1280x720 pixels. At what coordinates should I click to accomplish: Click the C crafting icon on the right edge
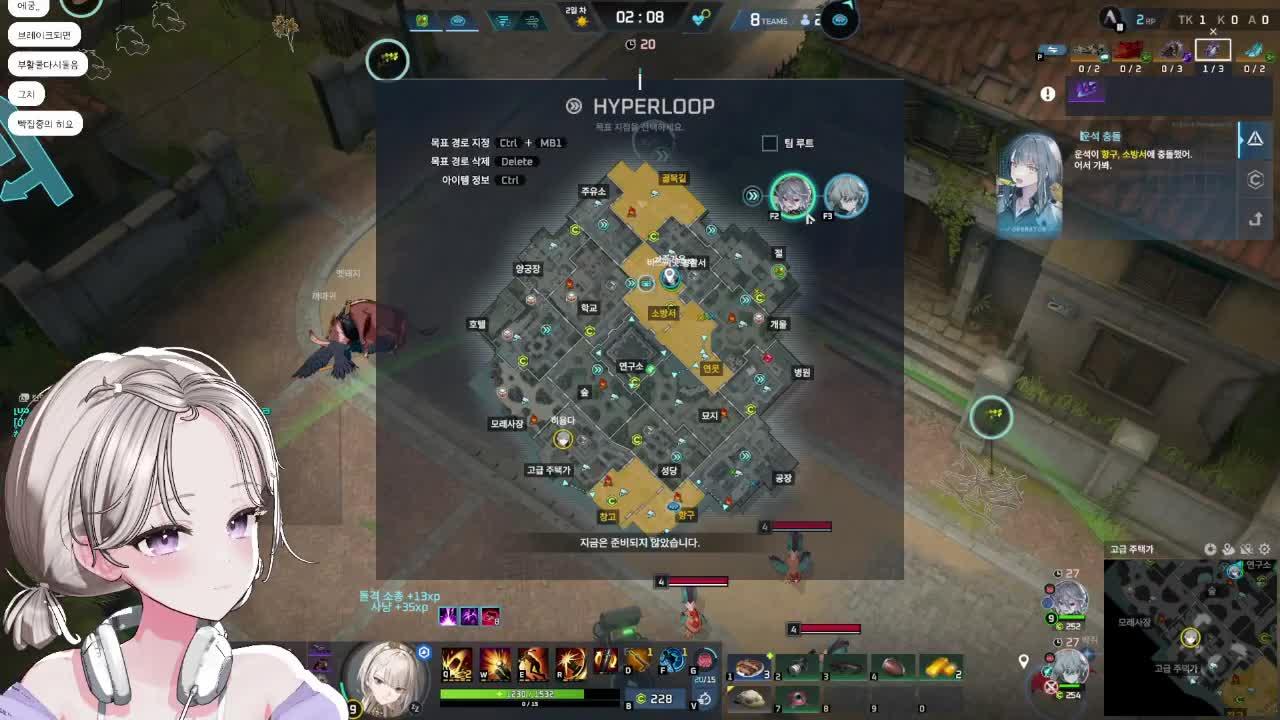1256,181
